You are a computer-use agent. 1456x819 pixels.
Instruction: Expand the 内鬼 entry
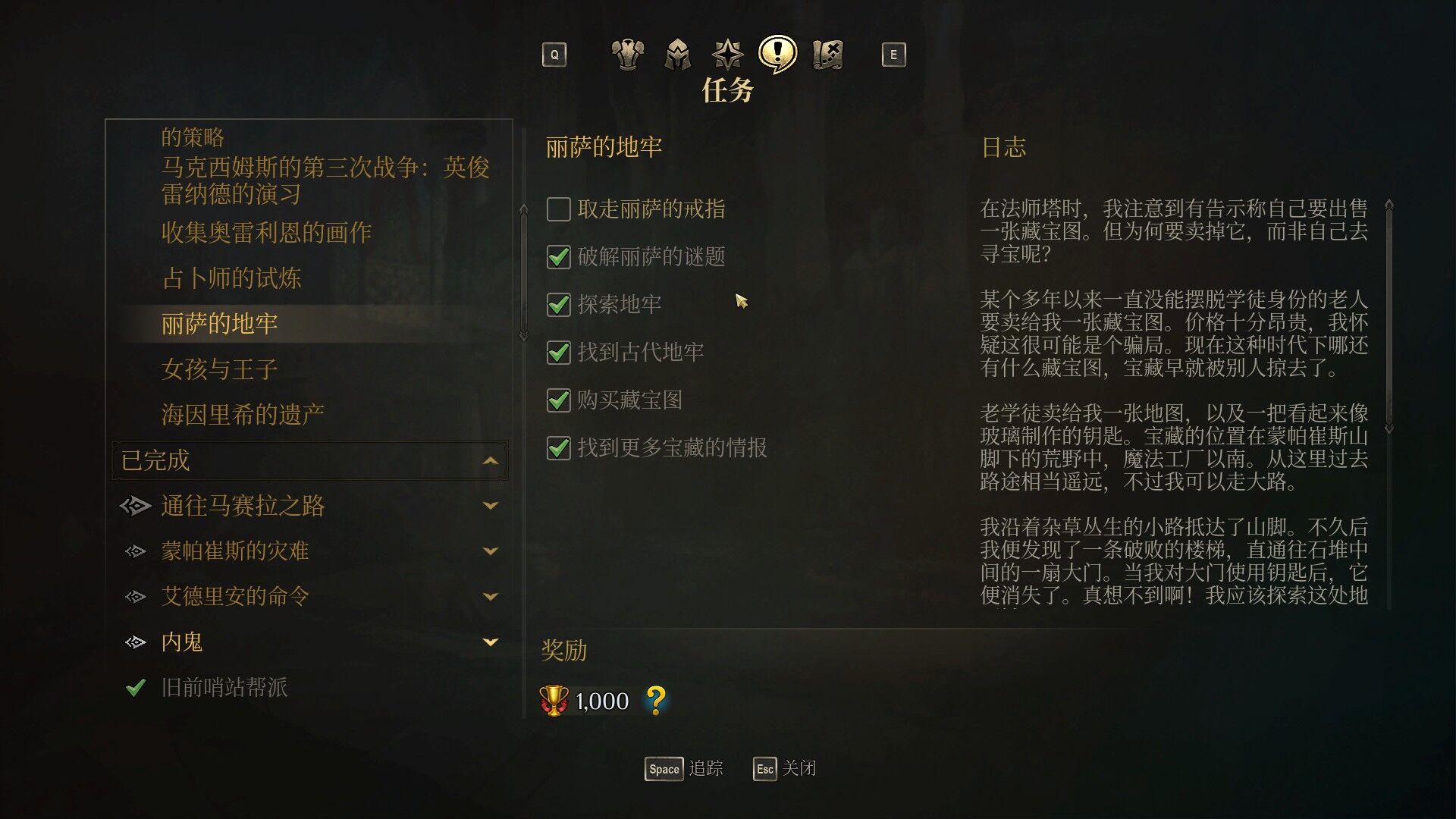coord(491,642)
